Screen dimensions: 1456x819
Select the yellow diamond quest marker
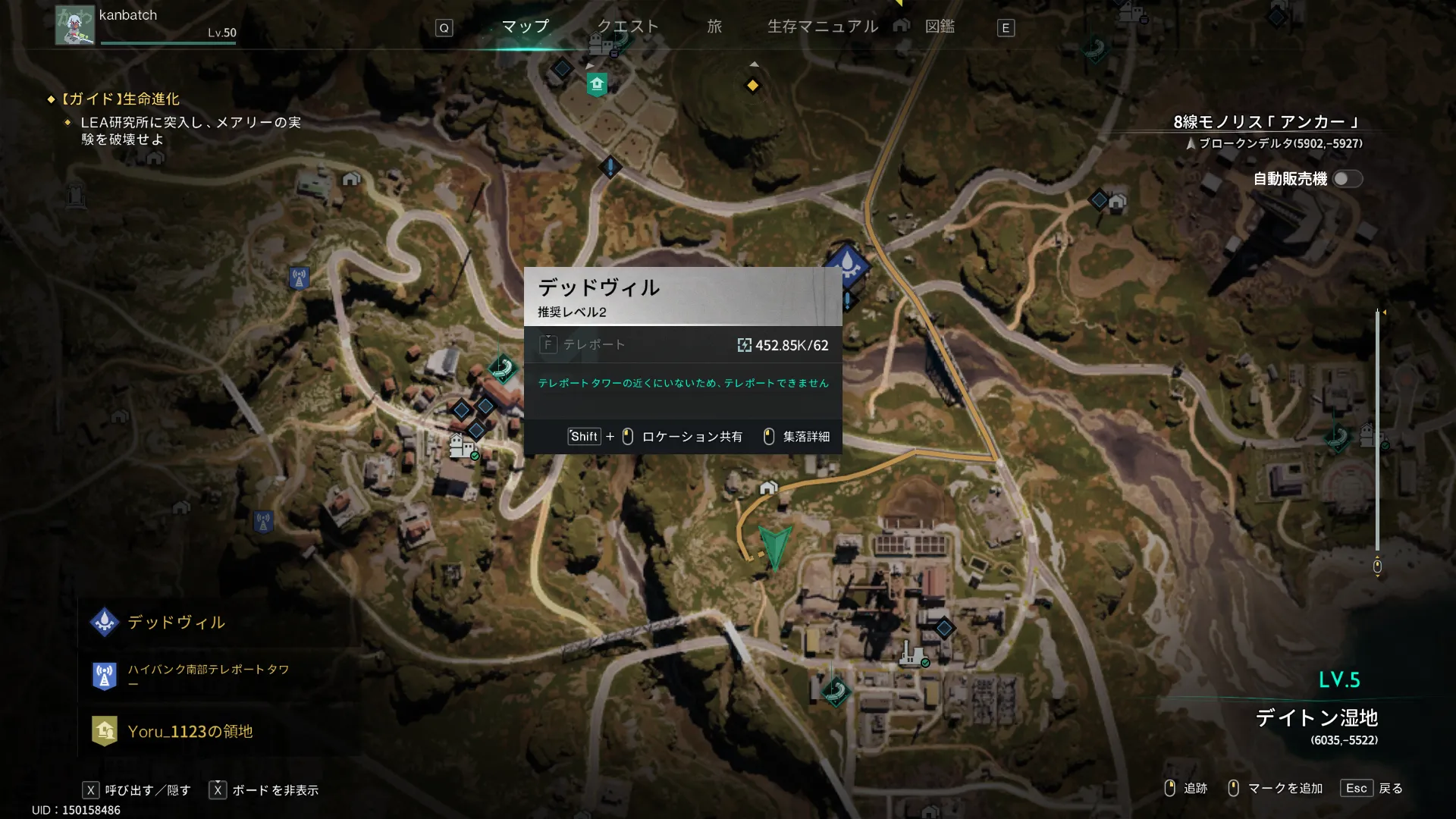click(752, 86)
